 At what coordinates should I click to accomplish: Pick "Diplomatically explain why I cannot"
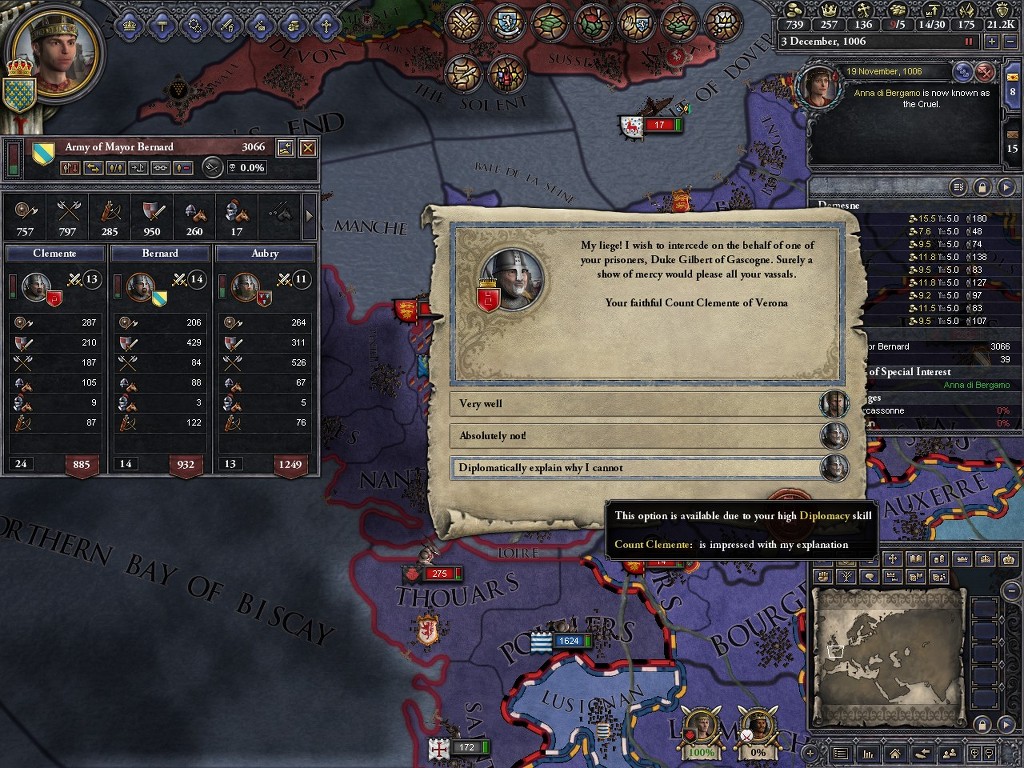point(635,468)
